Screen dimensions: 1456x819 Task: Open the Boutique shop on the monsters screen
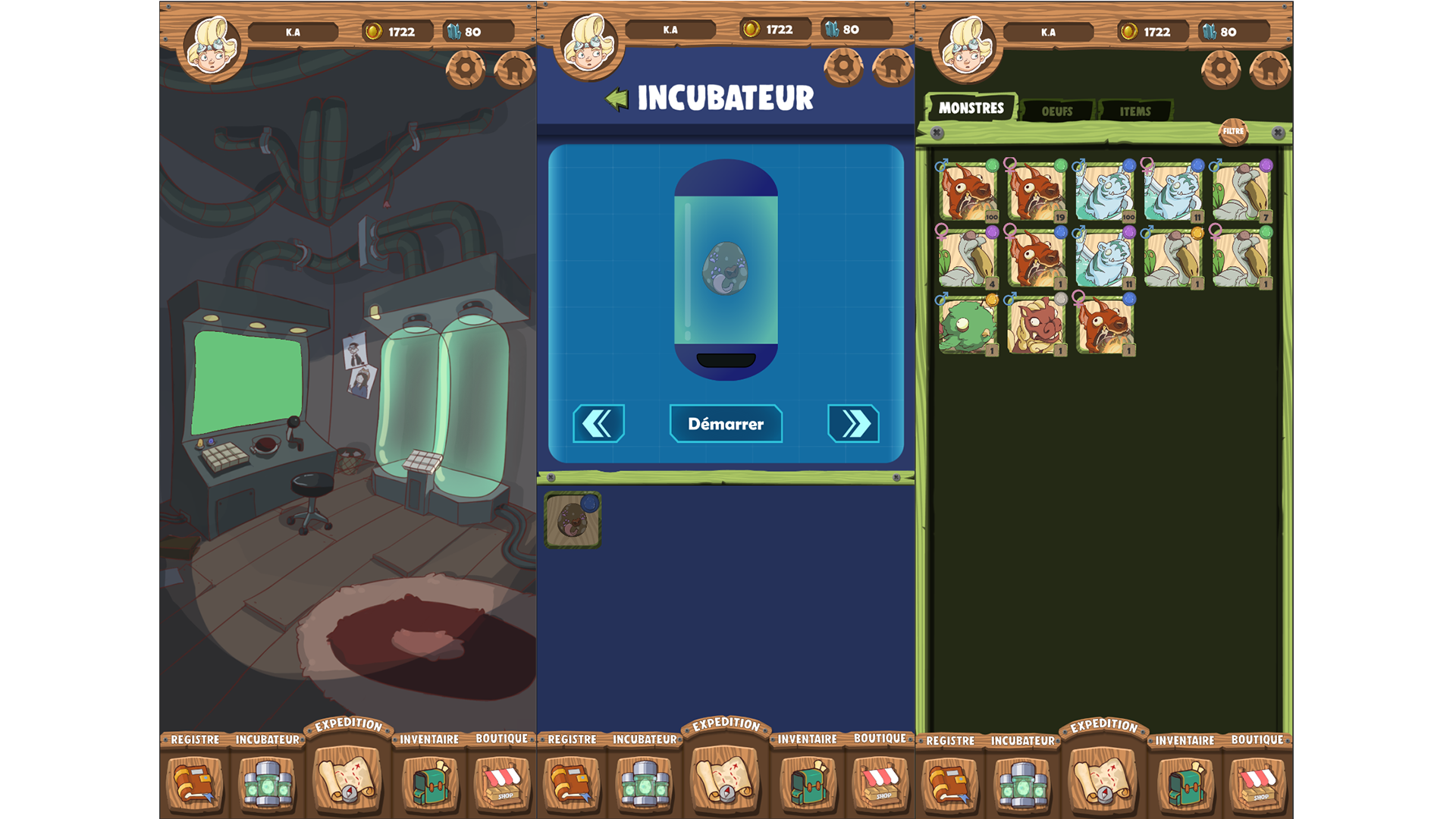click(x=1257, y=783)
